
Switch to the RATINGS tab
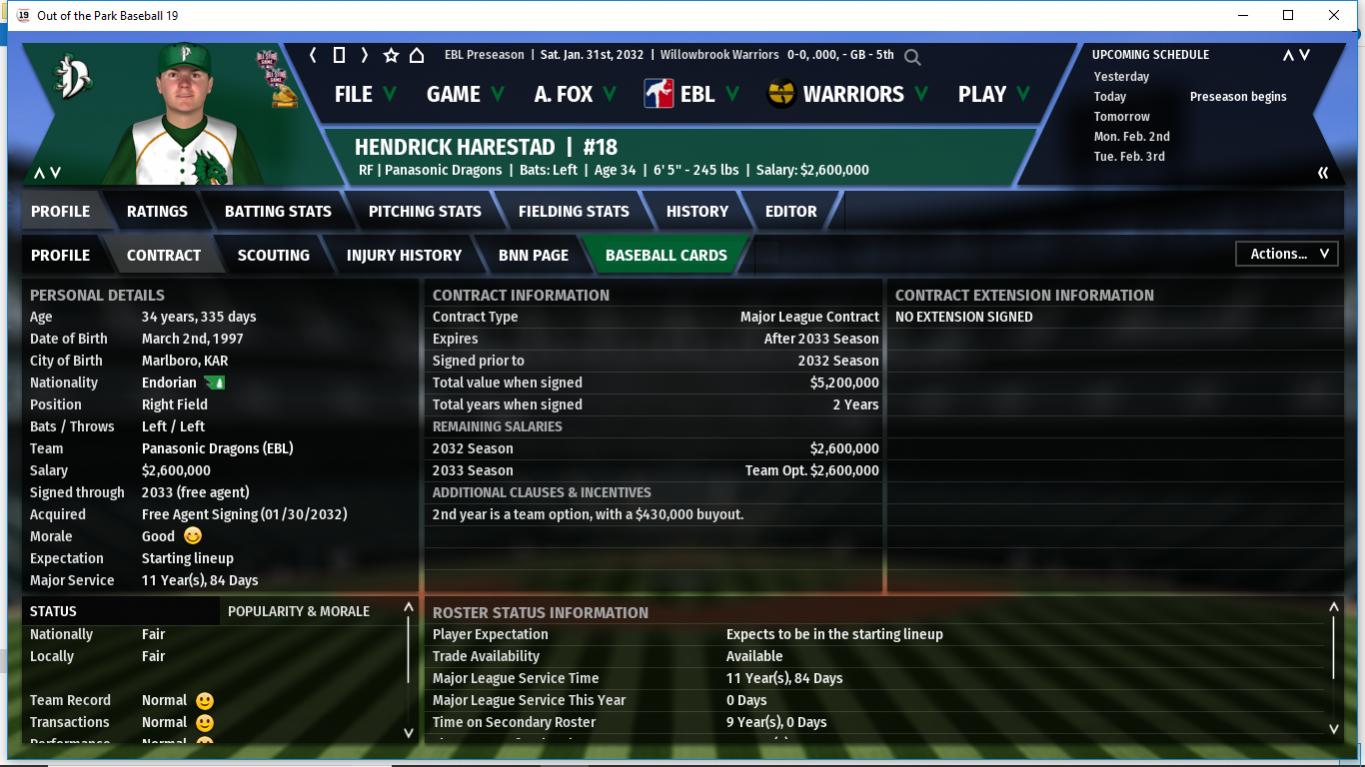(157, 211)
